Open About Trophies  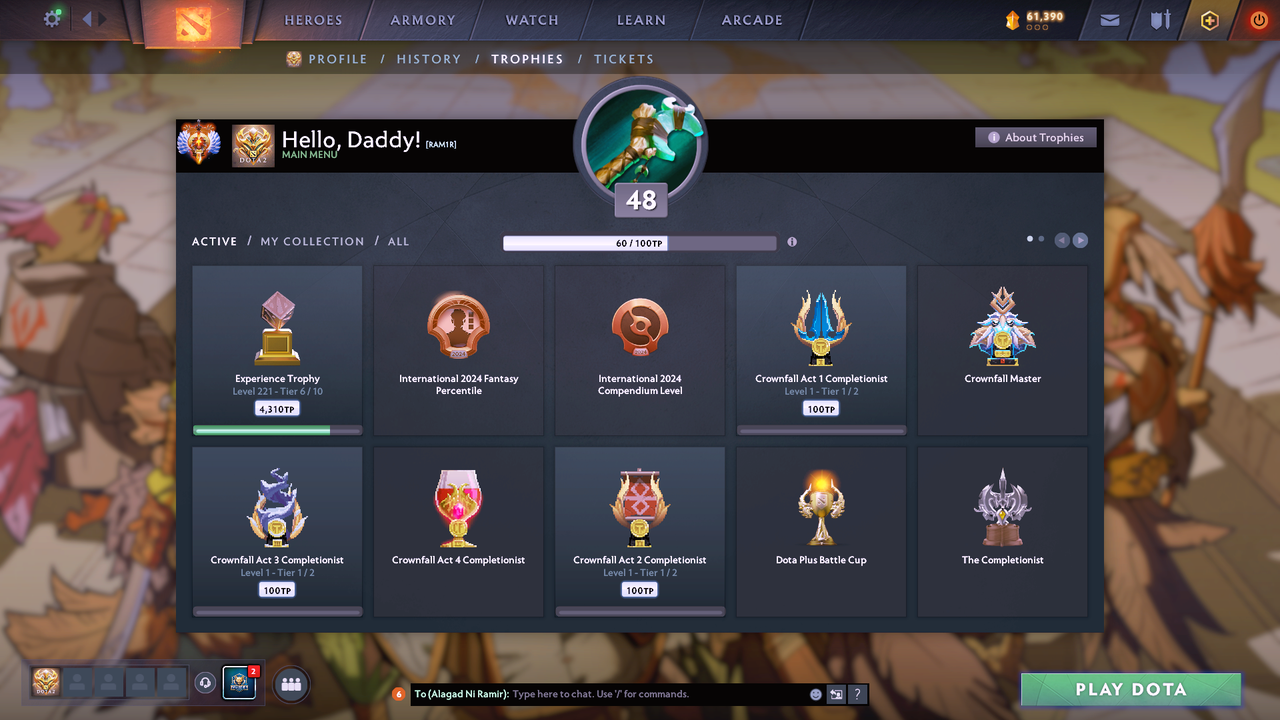coord(1035,137)
